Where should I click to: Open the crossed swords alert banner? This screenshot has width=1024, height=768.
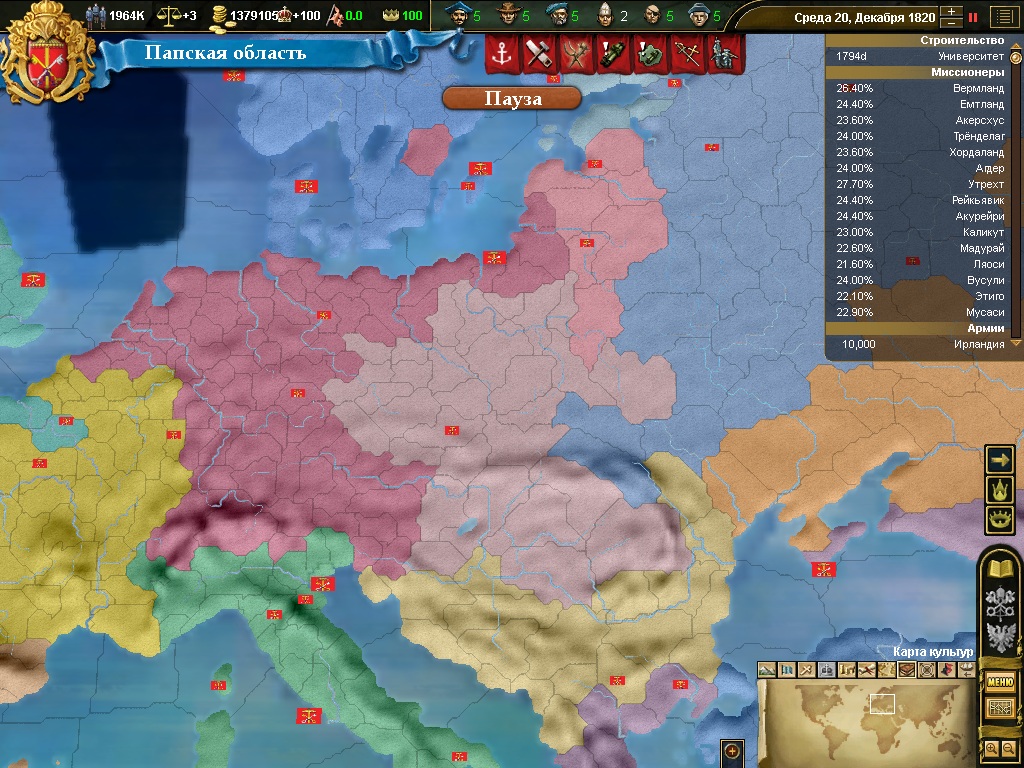click(686, 55)
